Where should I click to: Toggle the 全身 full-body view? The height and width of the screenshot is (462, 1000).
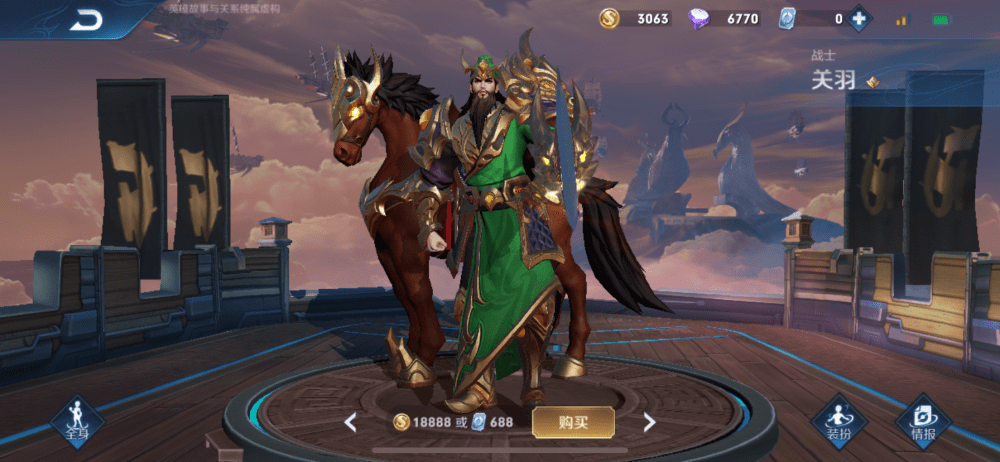click(77, 421)
